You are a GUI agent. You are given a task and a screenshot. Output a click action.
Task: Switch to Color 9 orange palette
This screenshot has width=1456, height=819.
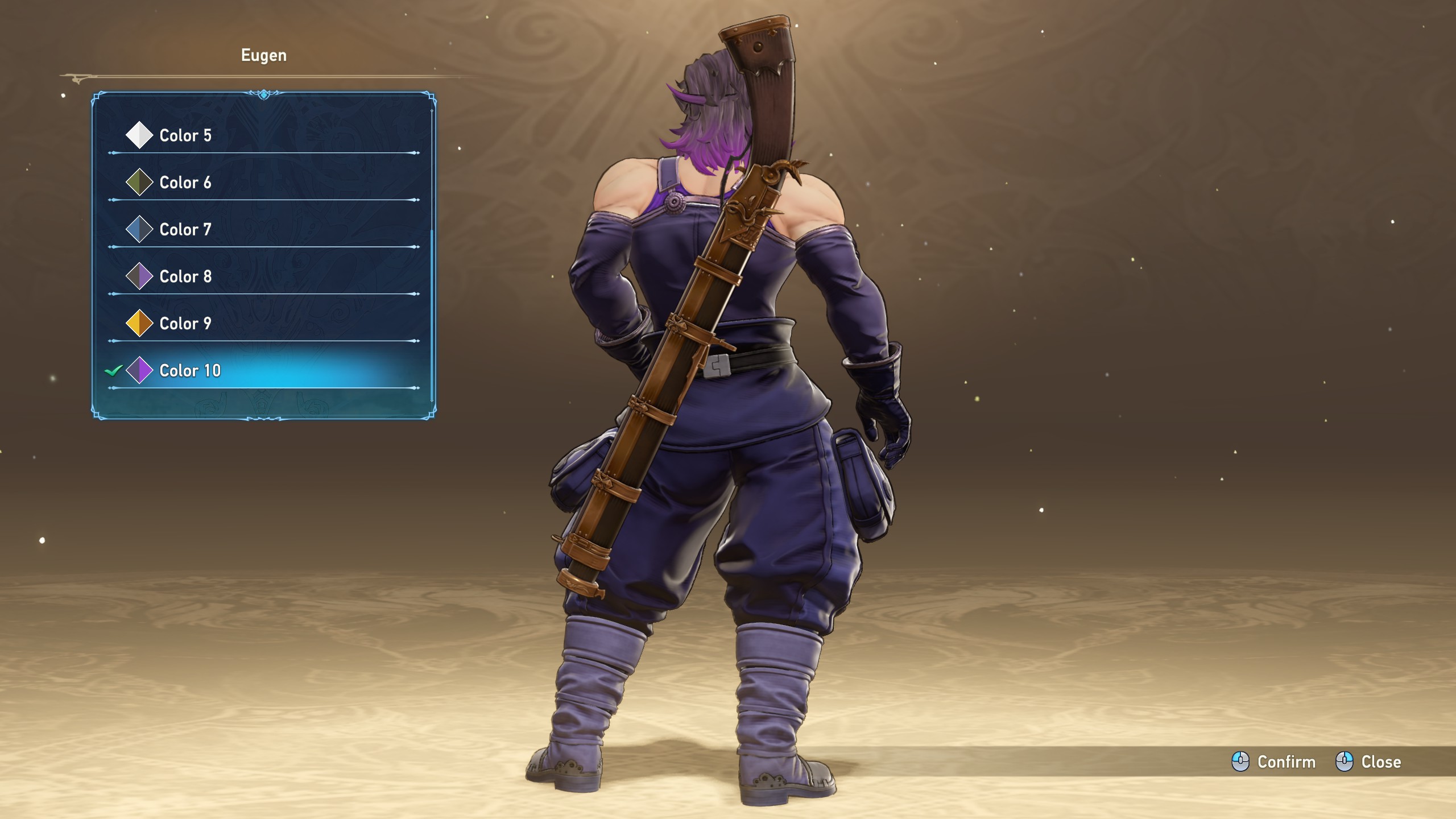185,324
